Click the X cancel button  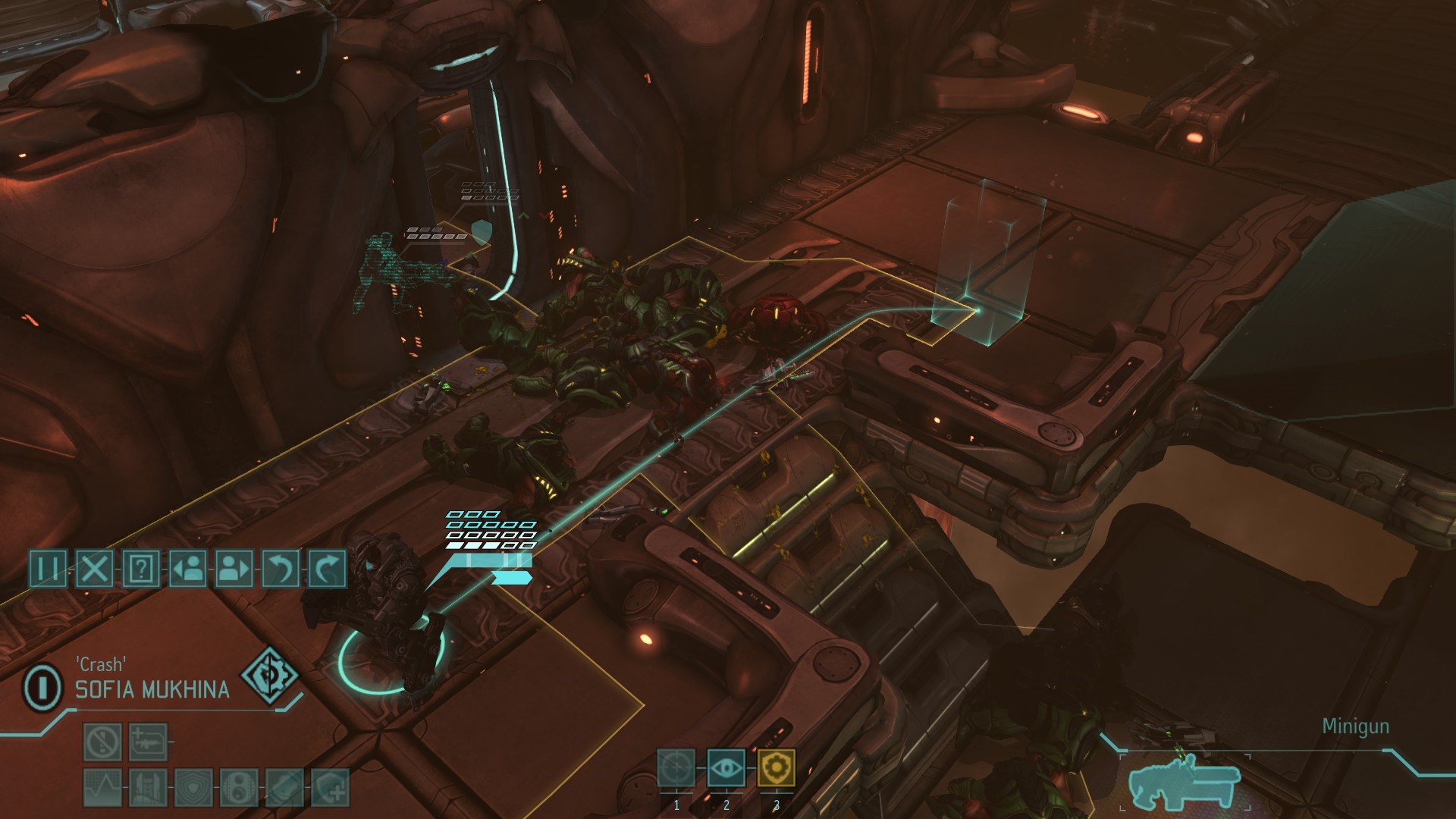(x=95, y=568)
